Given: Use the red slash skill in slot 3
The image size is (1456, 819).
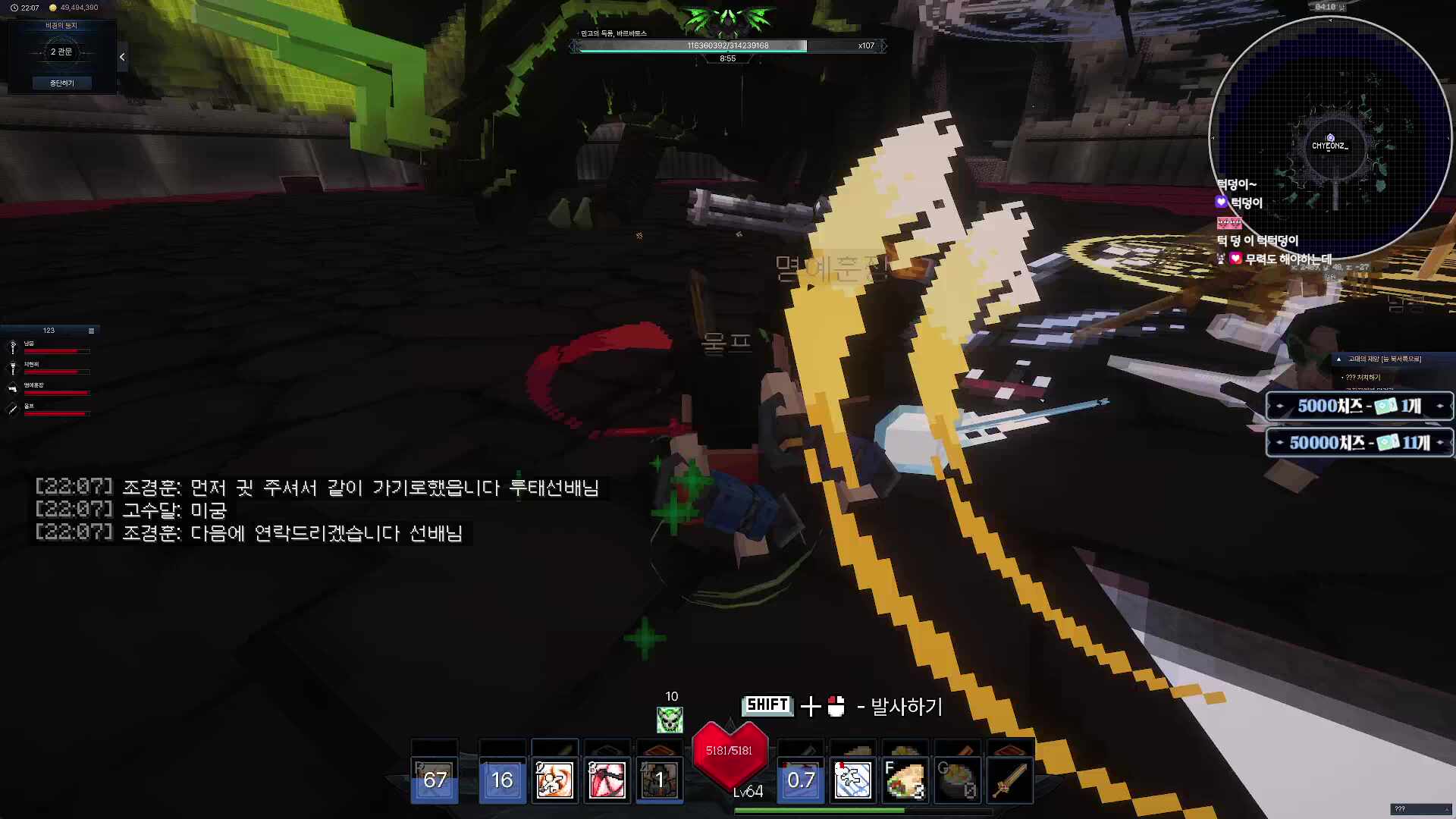Looking at the screenshot, I should point(607,780).
